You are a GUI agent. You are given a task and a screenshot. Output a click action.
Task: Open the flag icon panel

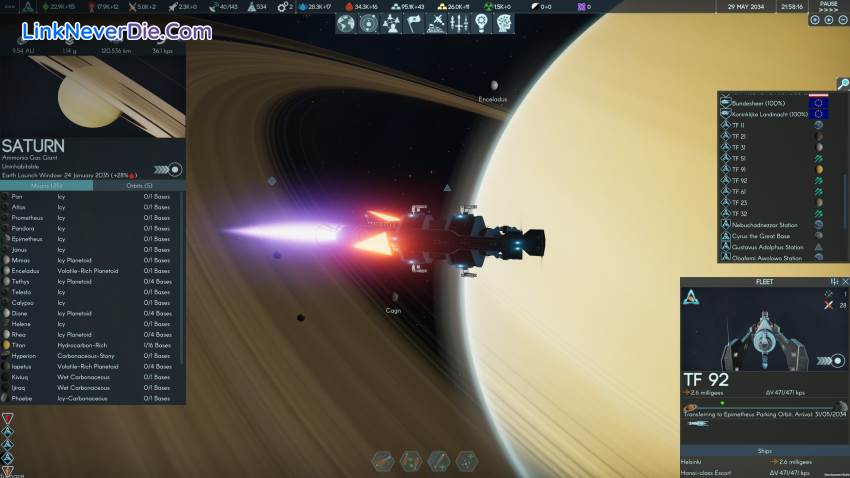414,23
